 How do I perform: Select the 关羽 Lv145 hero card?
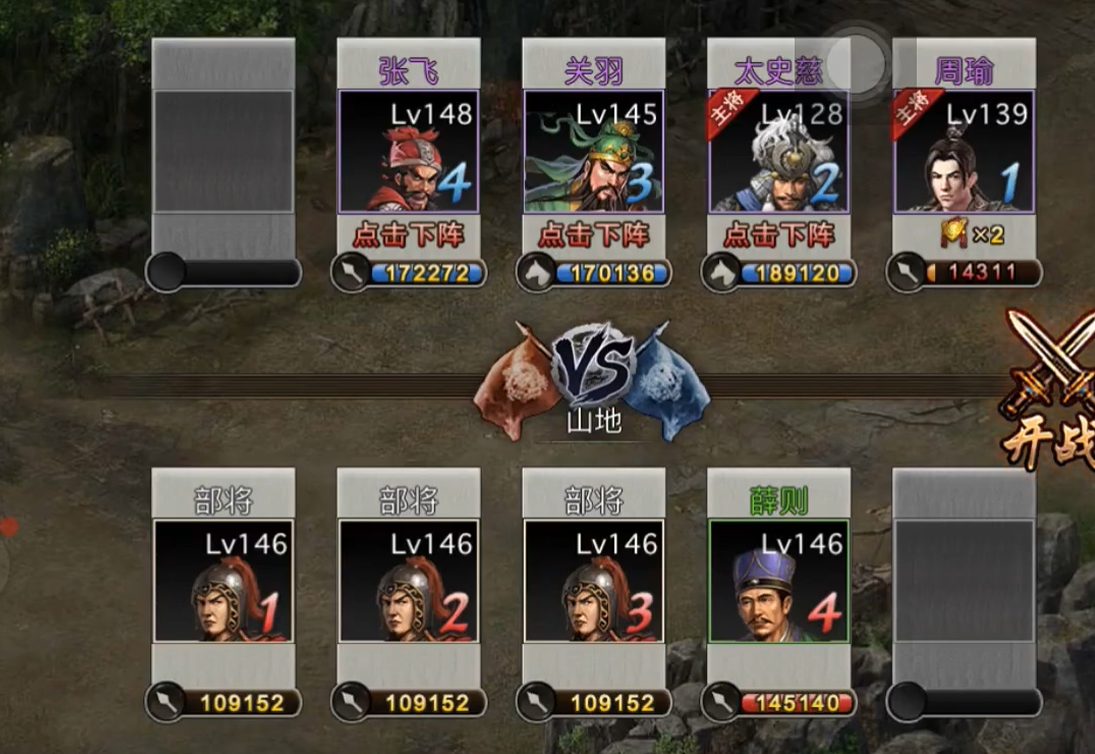(594, 151)
